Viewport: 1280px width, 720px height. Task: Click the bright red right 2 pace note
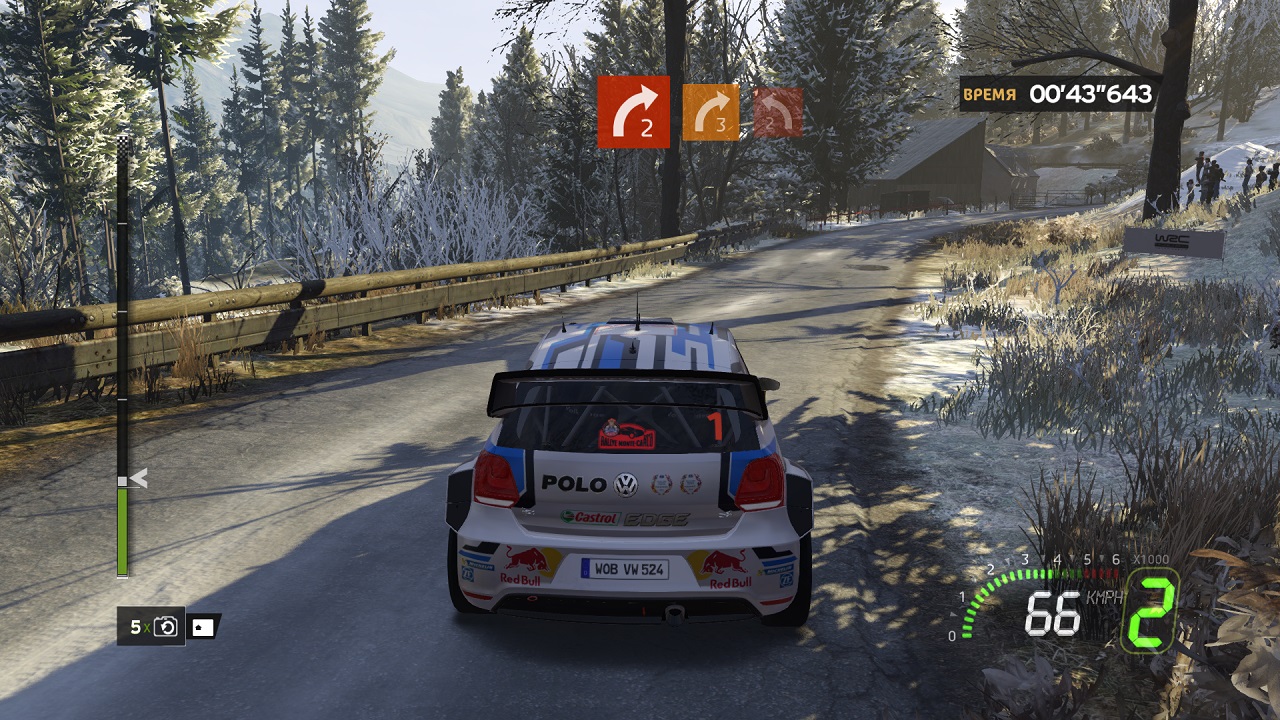click(x=633, y=112)
